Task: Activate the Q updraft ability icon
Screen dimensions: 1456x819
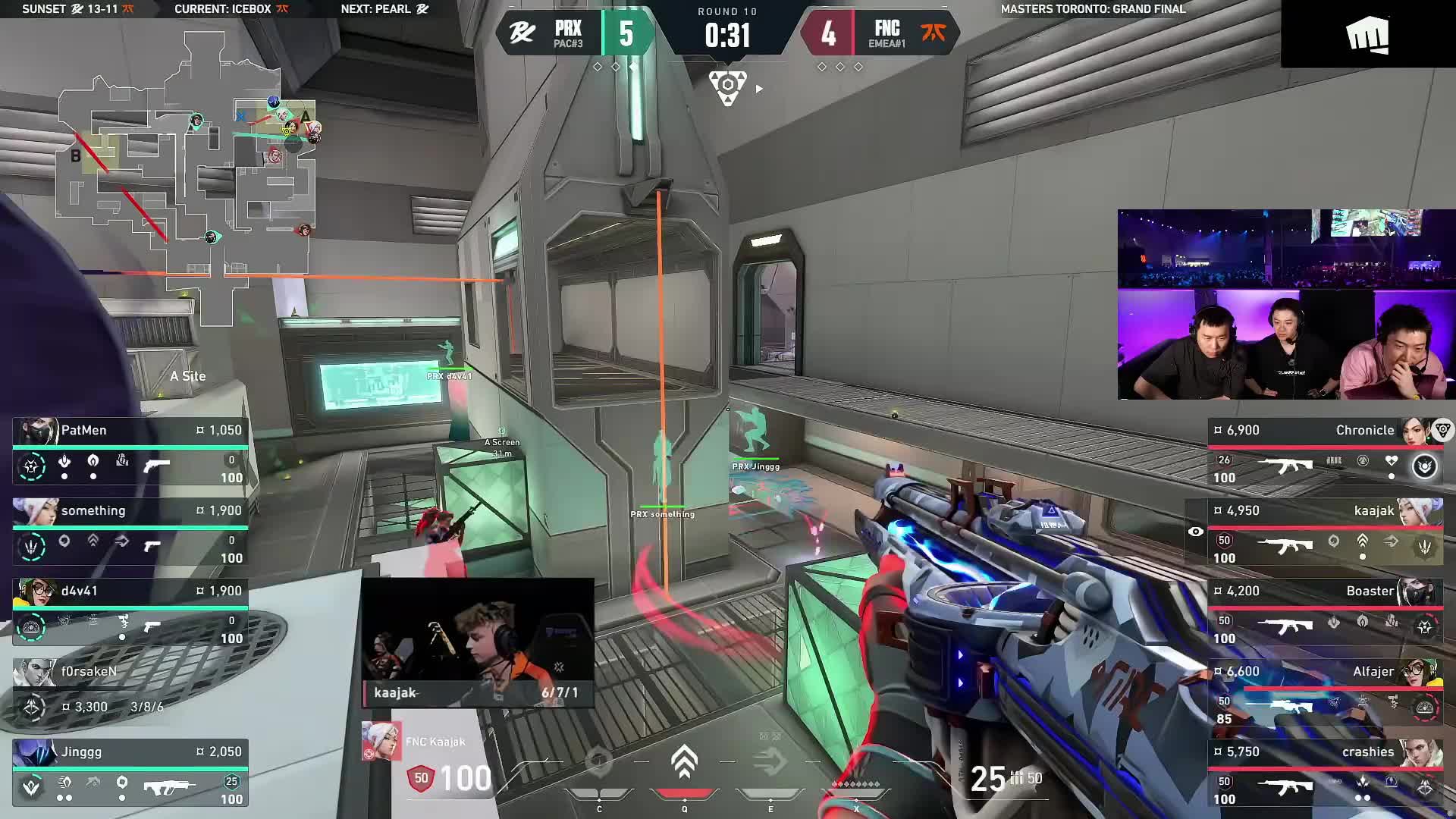Action: [x=684, y=763]
